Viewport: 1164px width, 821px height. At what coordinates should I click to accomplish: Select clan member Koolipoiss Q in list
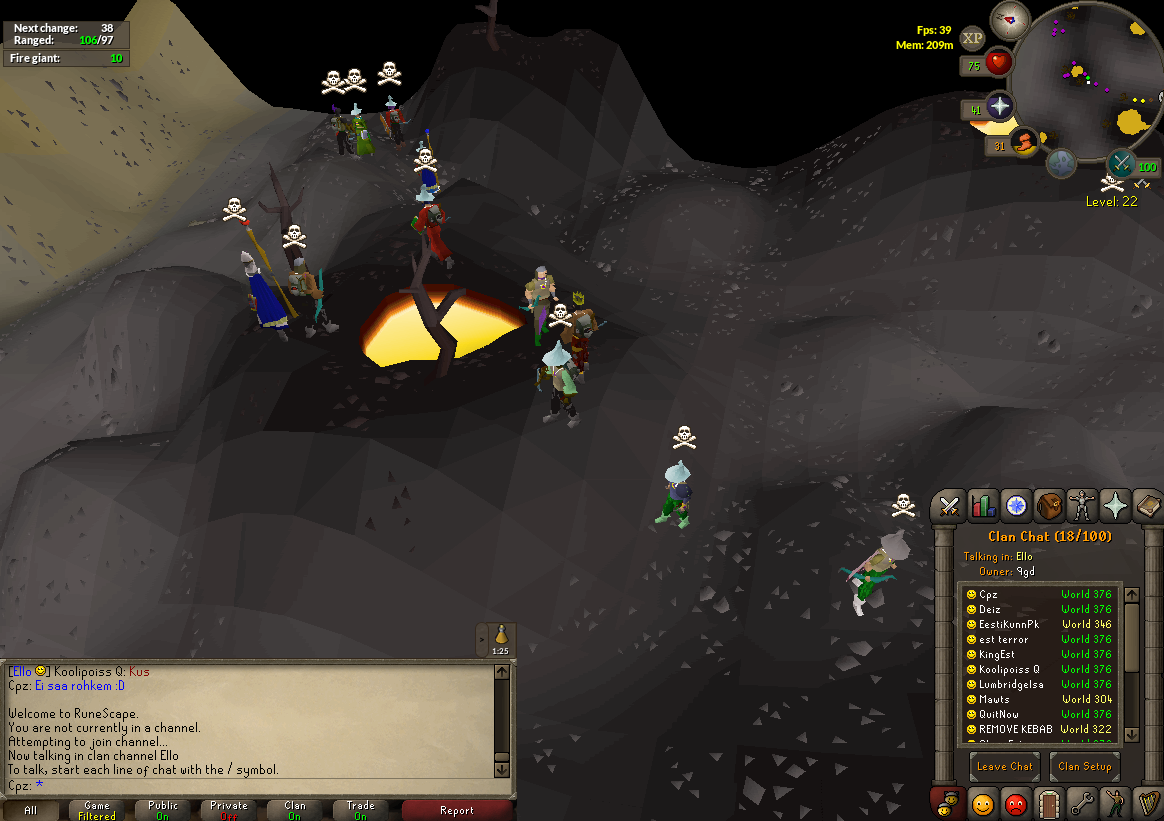pyautogui.click(x=1008, y=669)
